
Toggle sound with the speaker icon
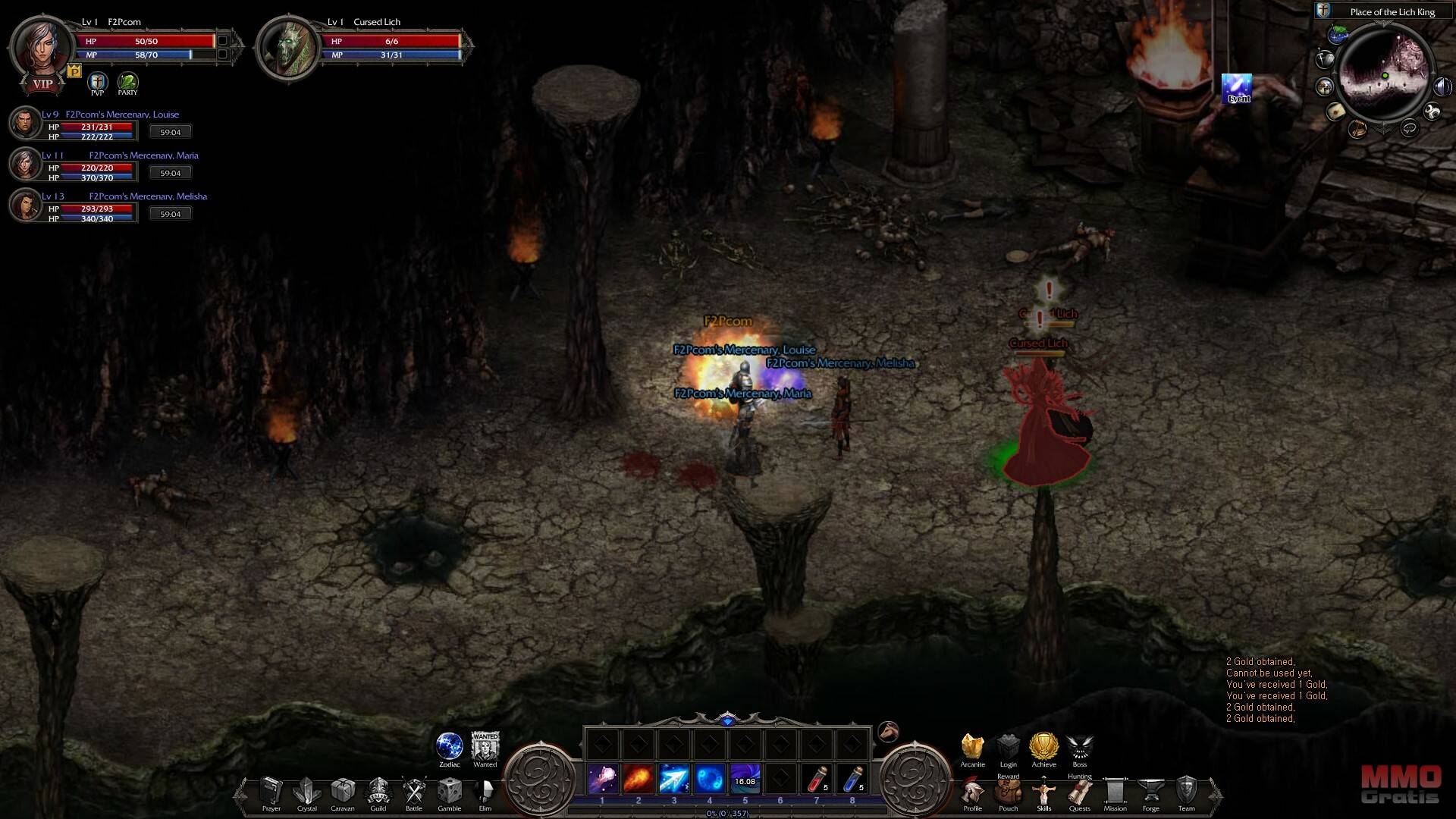(x=1442, y=87)
